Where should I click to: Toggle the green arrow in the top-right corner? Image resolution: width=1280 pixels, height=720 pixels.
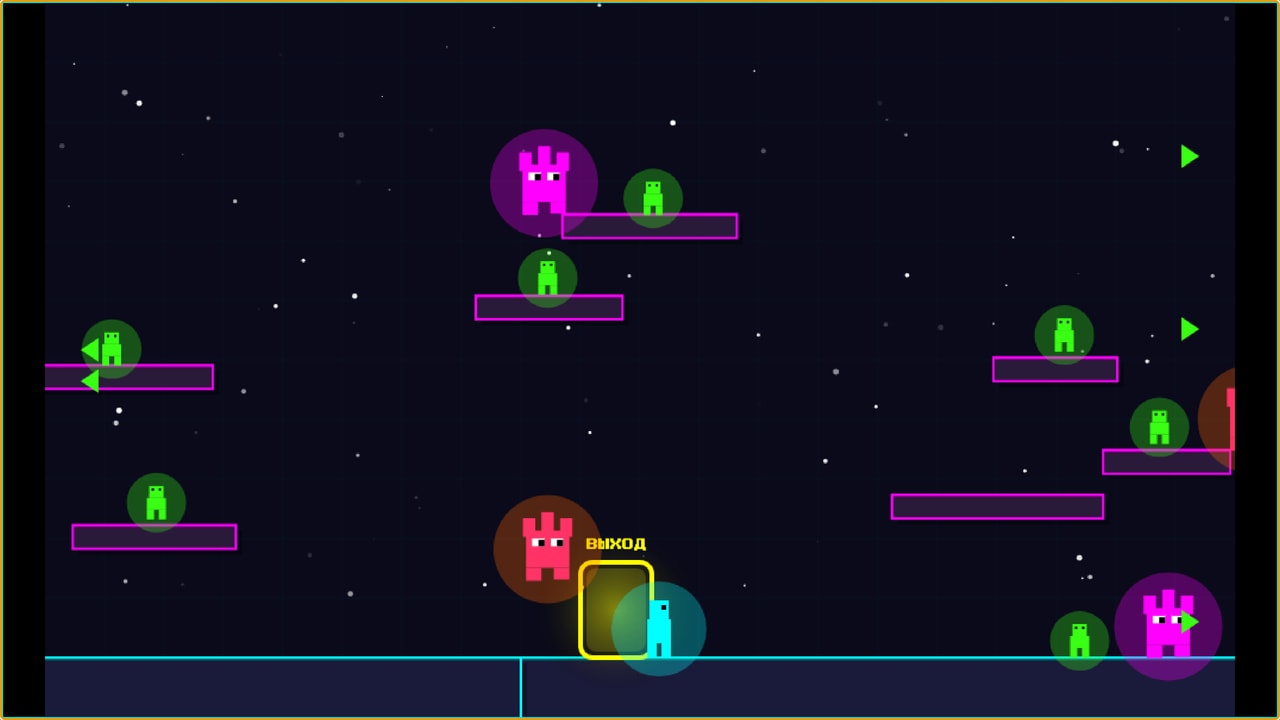[x=1189, y=156]
